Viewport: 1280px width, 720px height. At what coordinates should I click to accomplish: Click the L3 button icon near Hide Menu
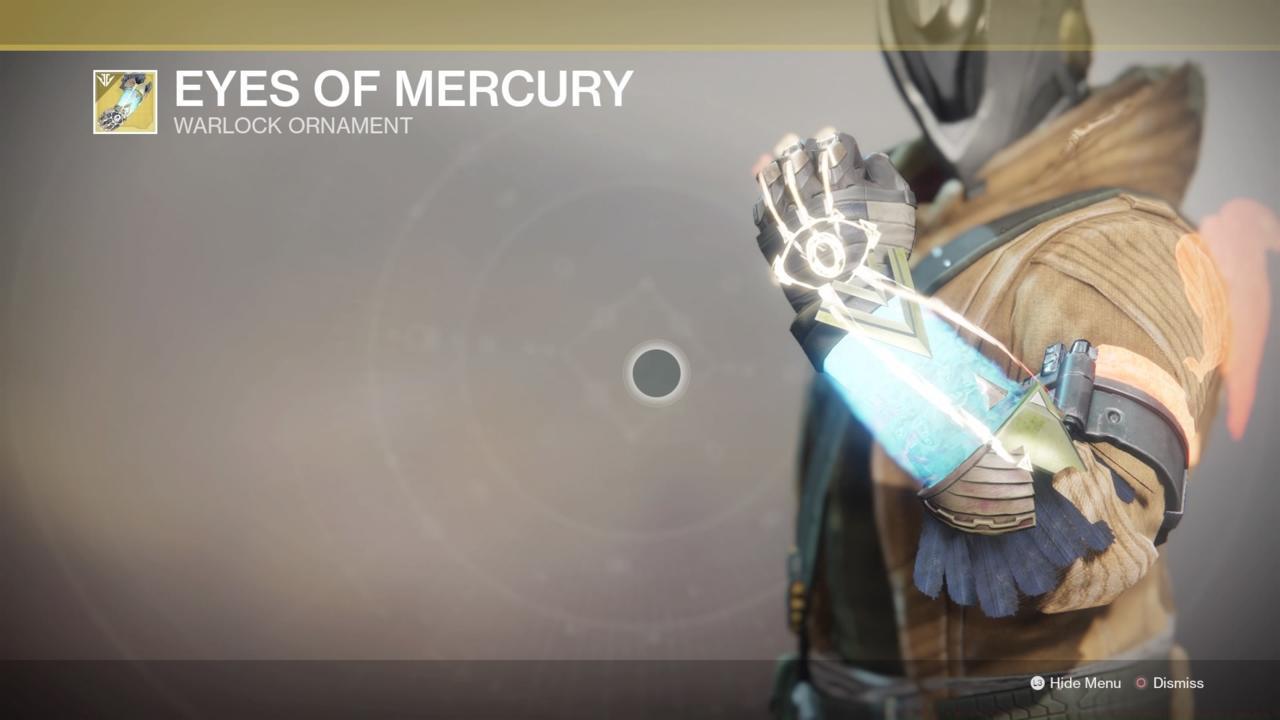(1037, 683)
